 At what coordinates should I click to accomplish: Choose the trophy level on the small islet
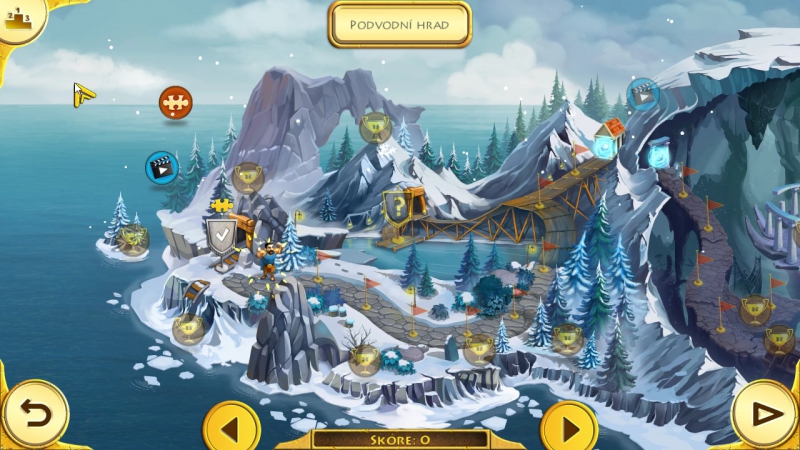132,238
